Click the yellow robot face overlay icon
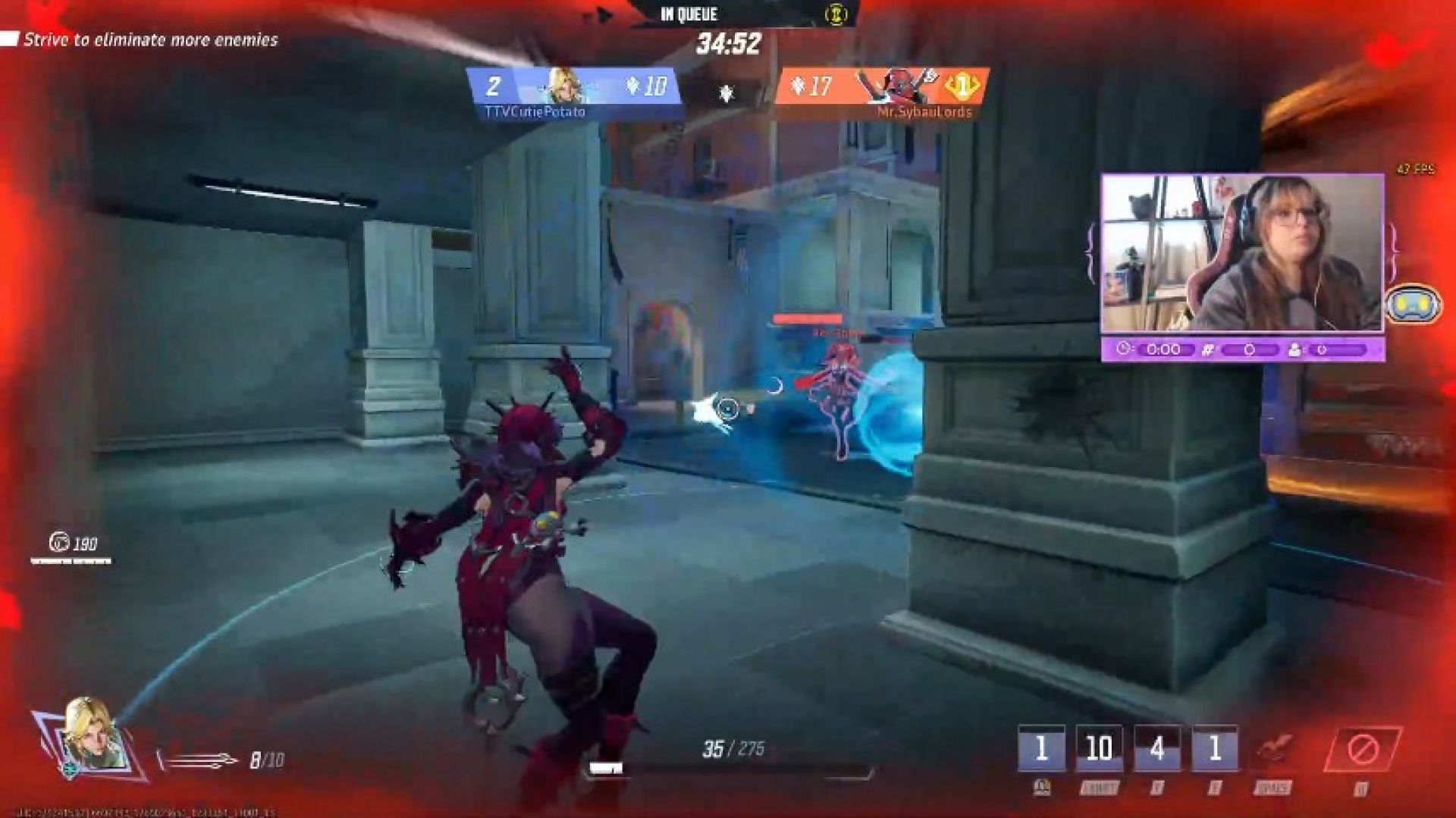The width and height of the screenshot is (1456, 818). click(x=1413, y=305)
